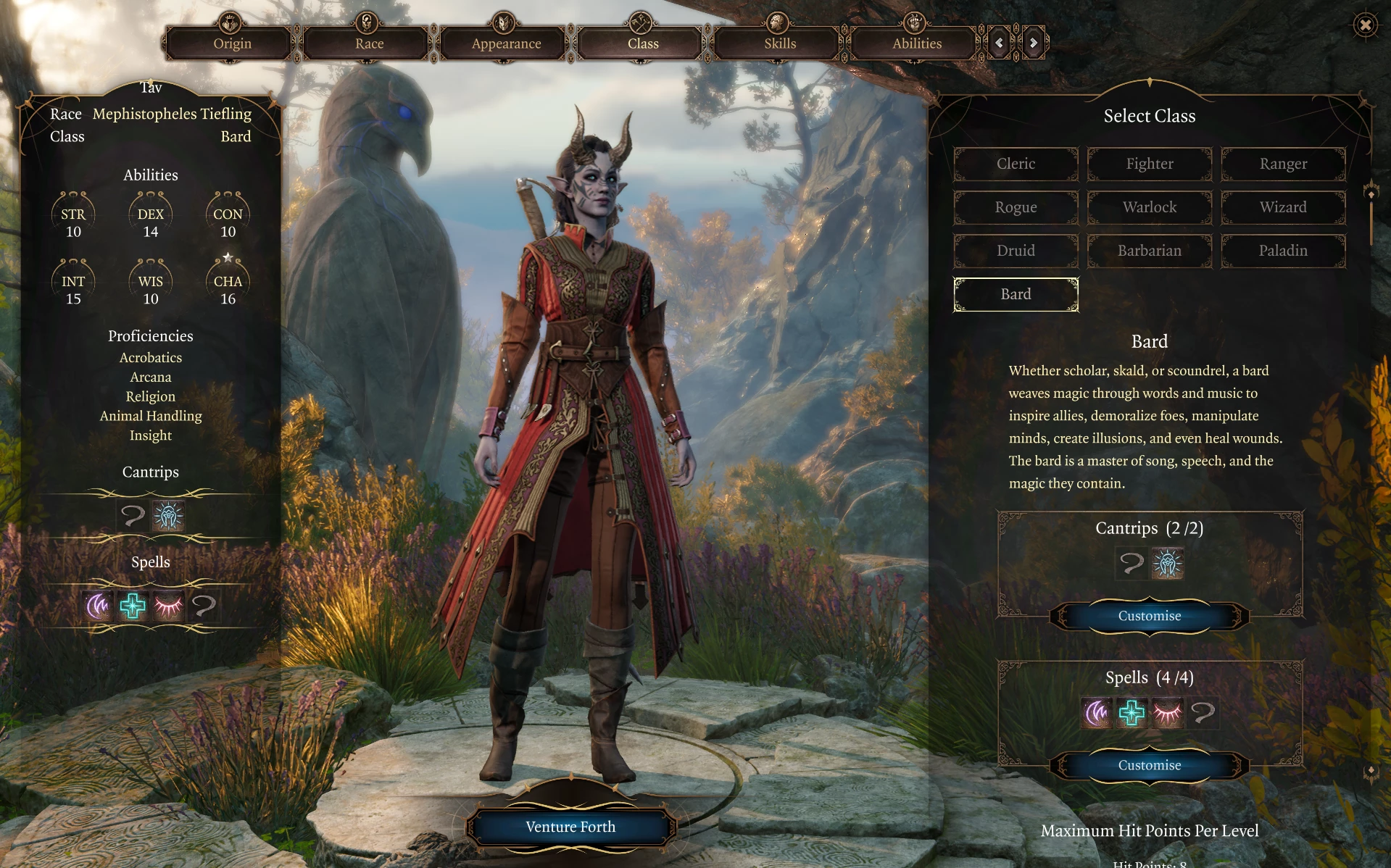
Task: Select the Skills tab
Action: pyautogui.click(x=780, y=43)
